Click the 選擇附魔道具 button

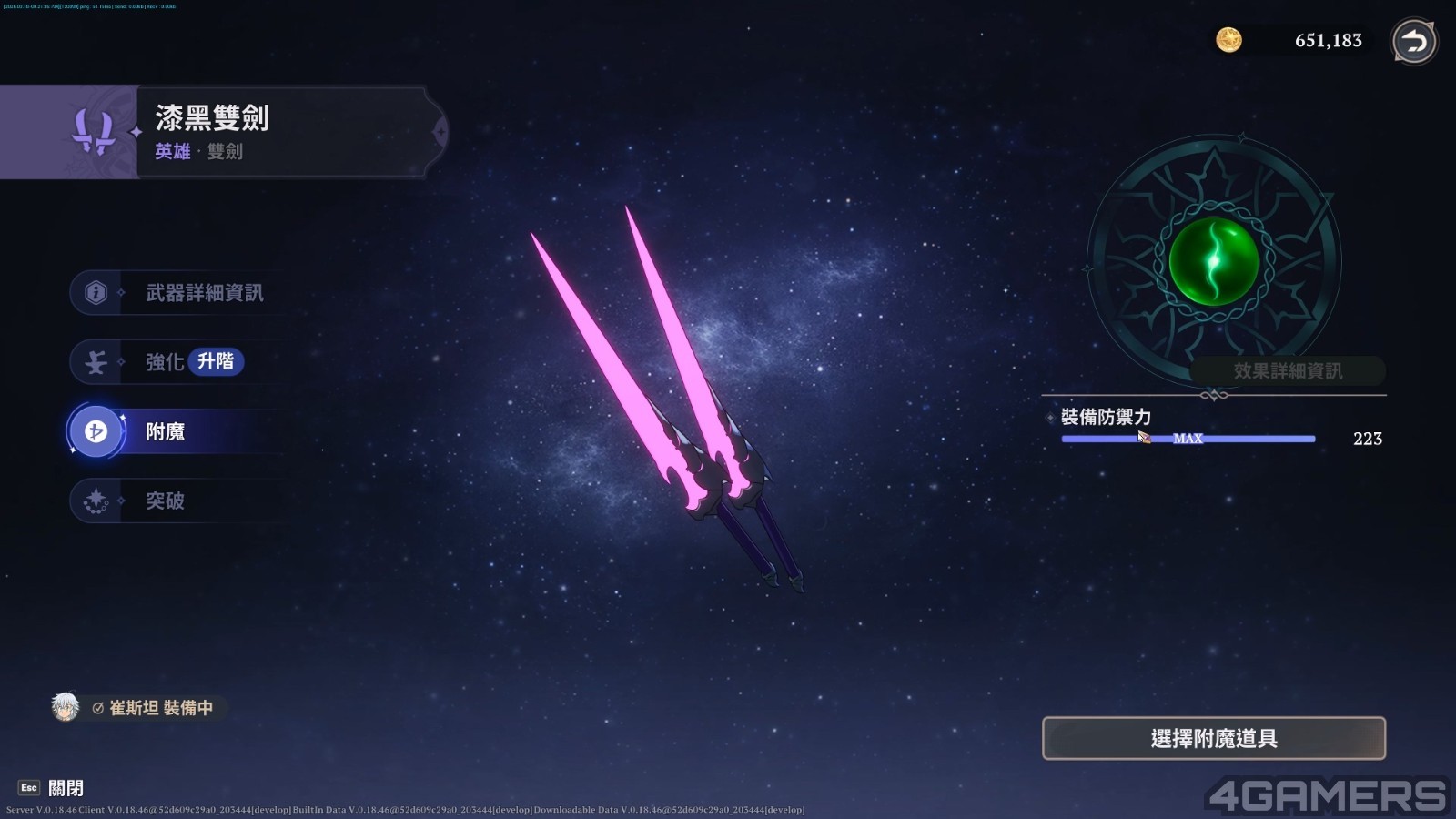(x=1213, y=738)
